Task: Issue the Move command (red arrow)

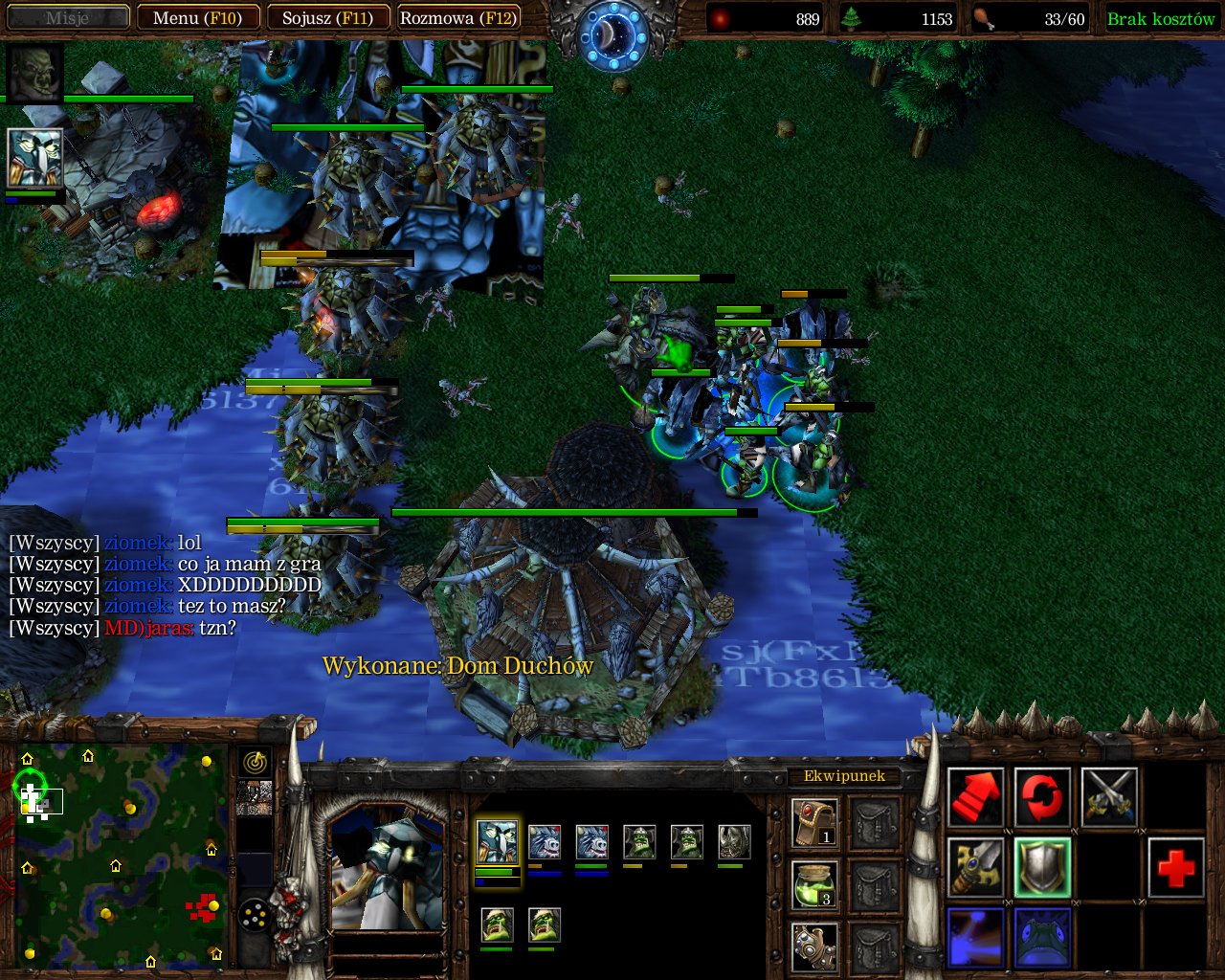Action: click(x=975, y=796)
